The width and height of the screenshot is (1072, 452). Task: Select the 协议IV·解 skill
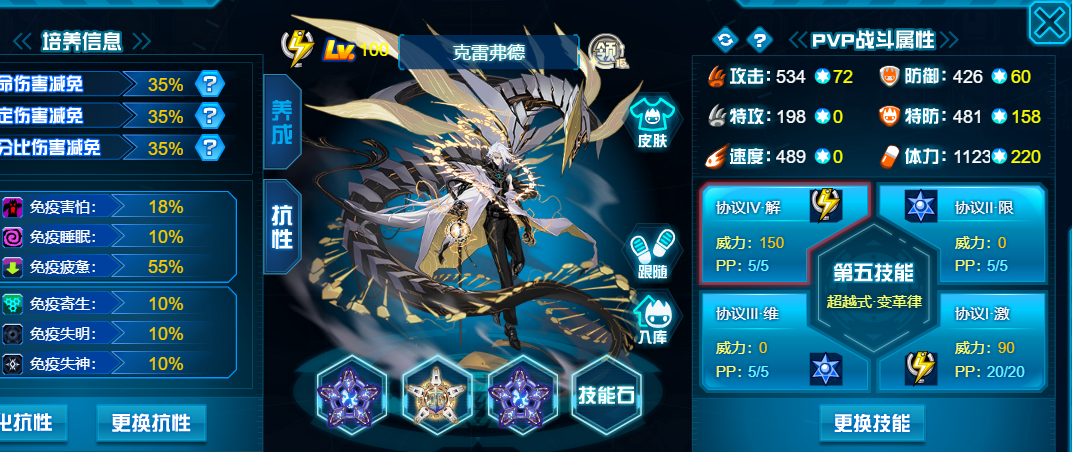756,233
